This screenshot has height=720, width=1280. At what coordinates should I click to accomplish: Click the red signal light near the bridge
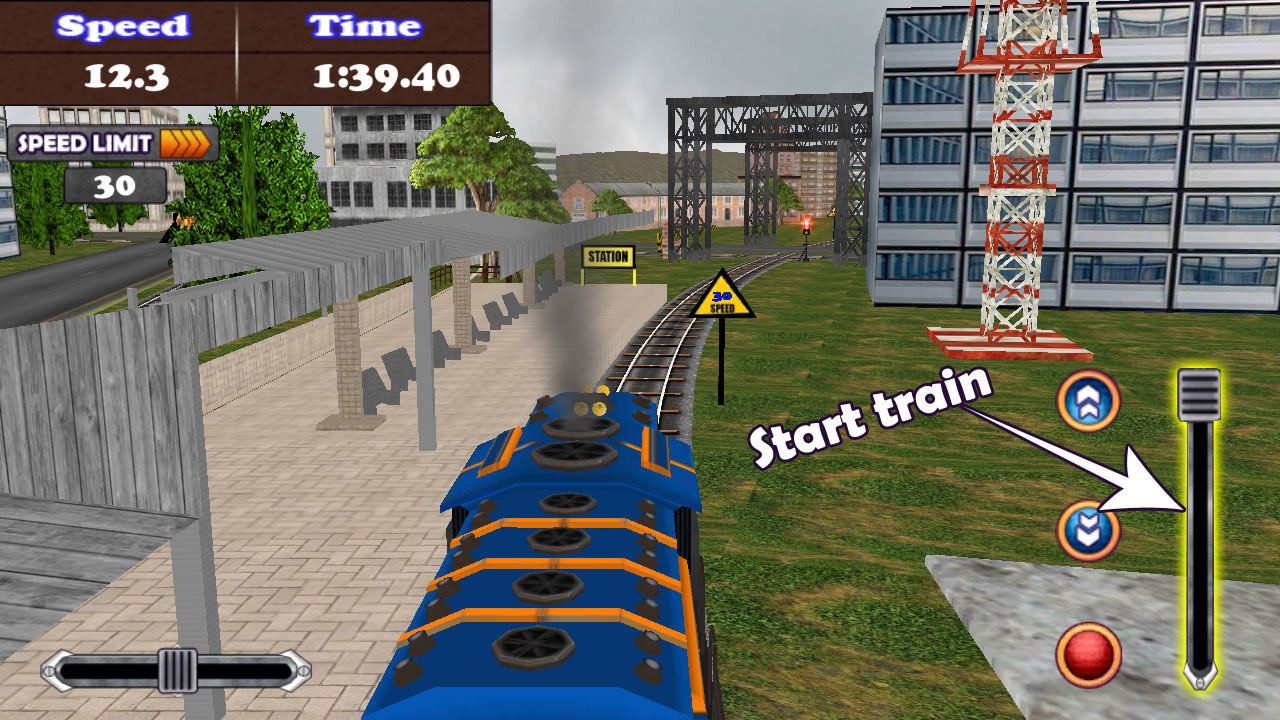(x=806, y=223)
